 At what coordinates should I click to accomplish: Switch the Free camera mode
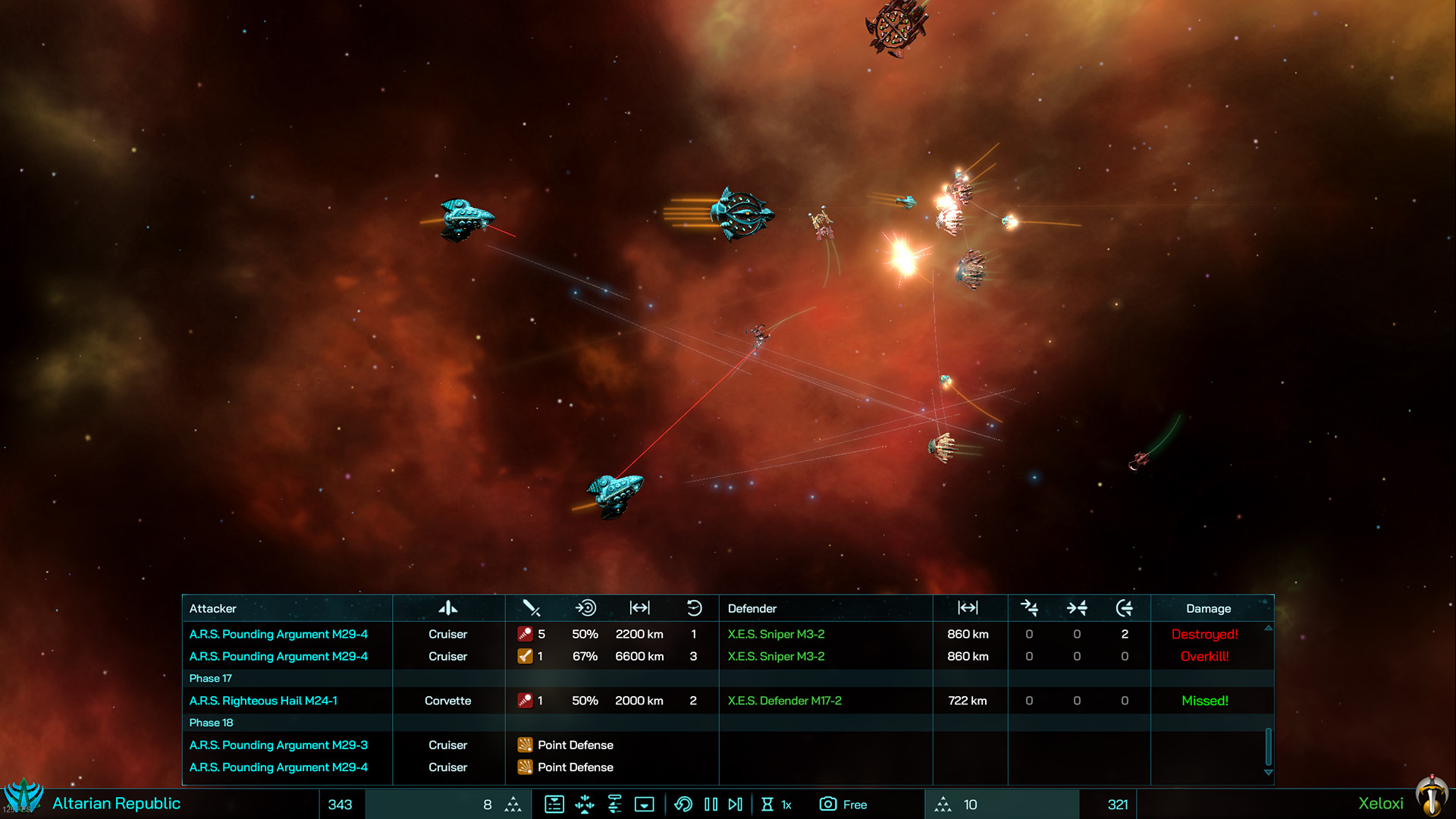843,805
